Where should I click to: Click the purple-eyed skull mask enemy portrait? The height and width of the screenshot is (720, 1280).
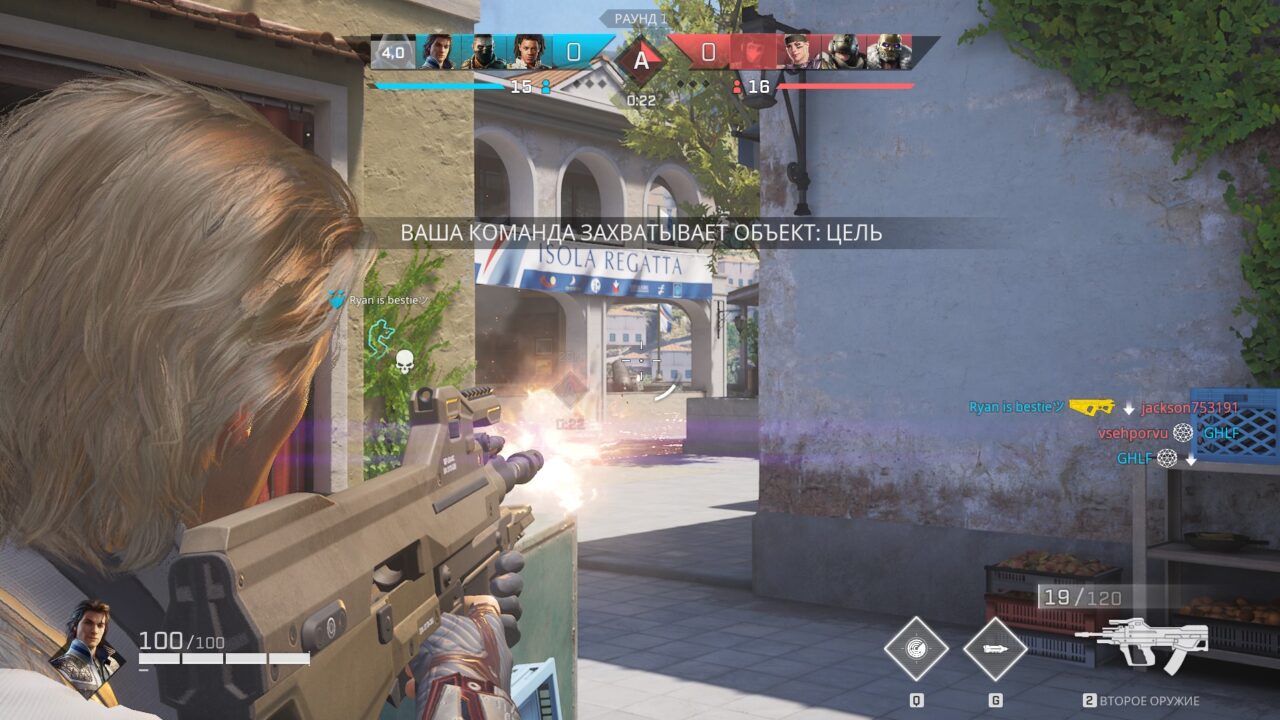[x=887, y=52]
